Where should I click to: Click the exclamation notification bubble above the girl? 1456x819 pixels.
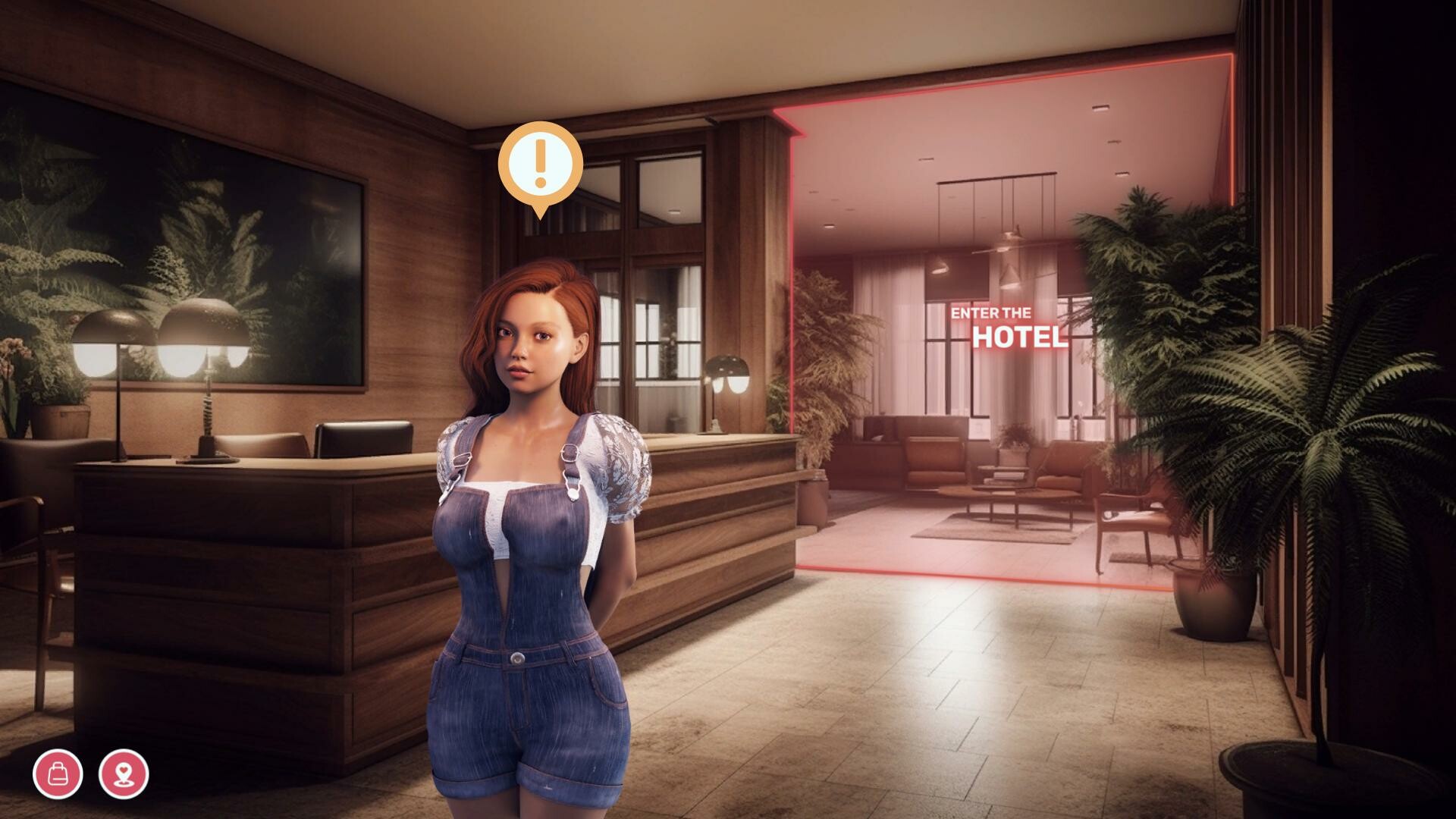(x=540, y=163)
